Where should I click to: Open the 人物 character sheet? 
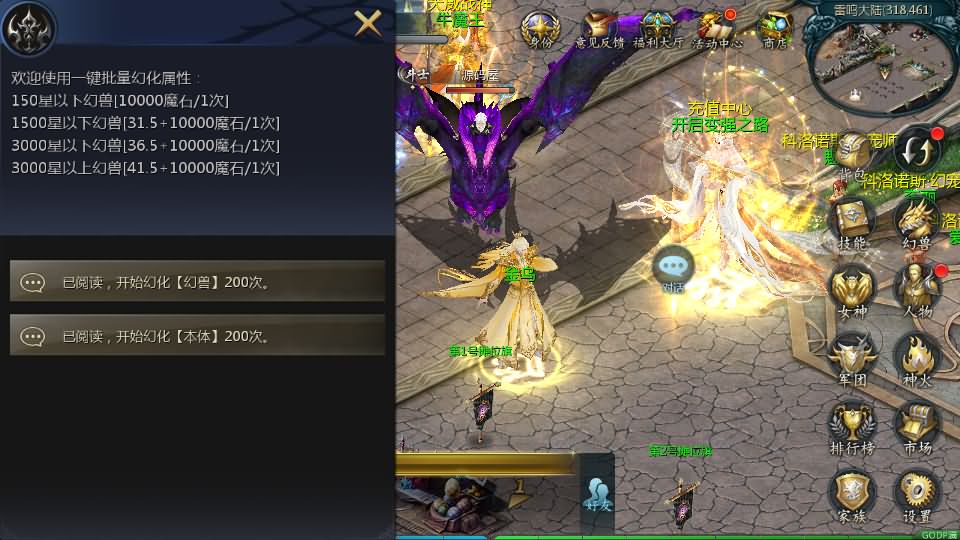click(x=916, y=290)
